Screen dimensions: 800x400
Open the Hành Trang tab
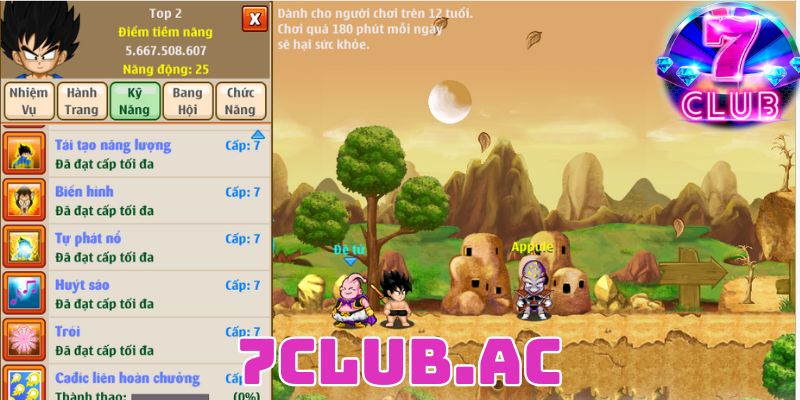point(81,101)
